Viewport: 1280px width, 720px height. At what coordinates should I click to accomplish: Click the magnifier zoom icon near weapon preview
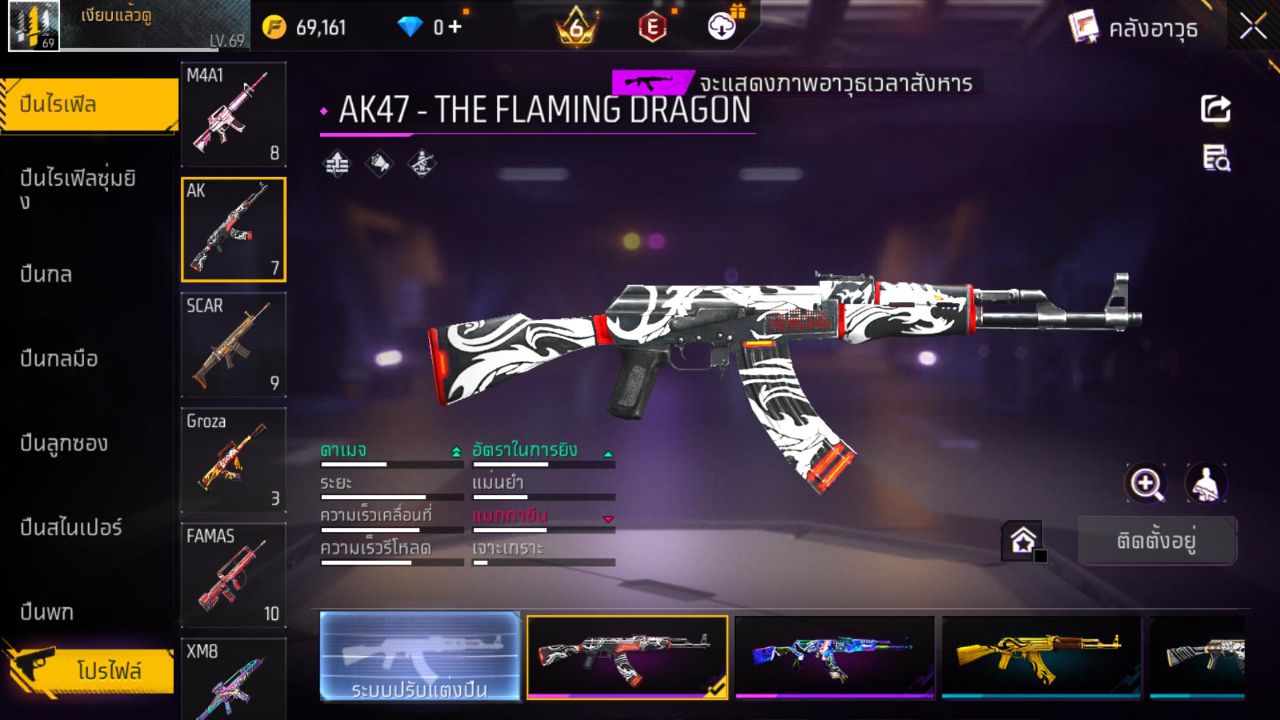coord(1146,484)
